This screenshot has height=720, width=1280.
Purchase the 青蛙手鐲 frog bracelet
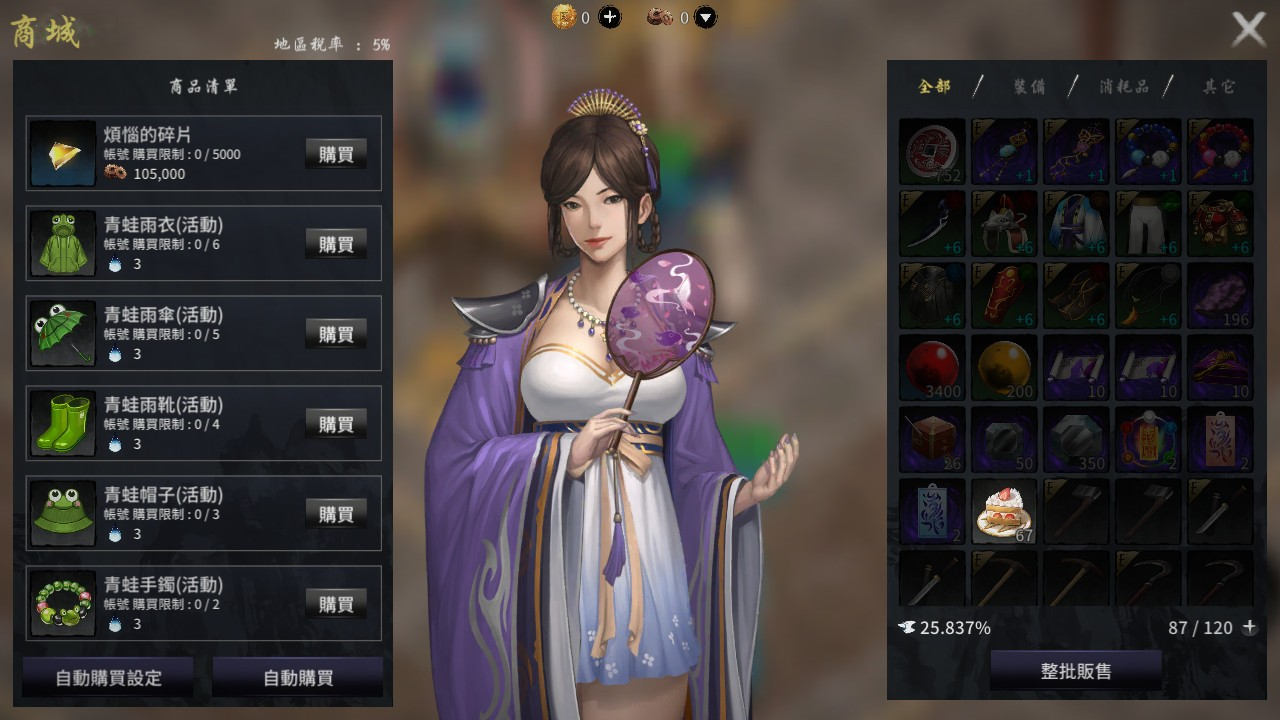tap(336, 603)
